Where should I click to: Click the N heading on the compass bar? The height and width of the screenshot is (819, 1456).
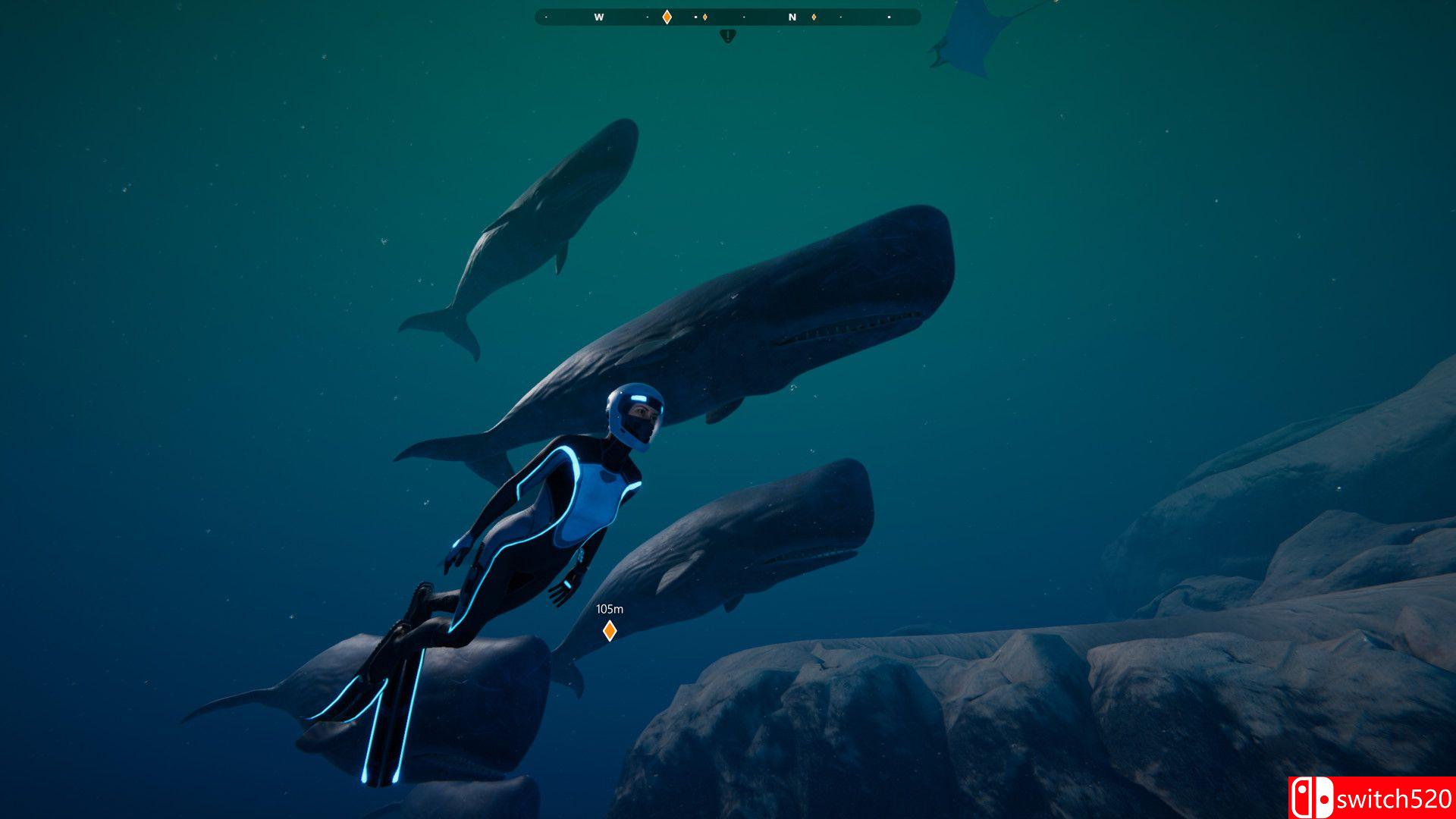[792, 17]
